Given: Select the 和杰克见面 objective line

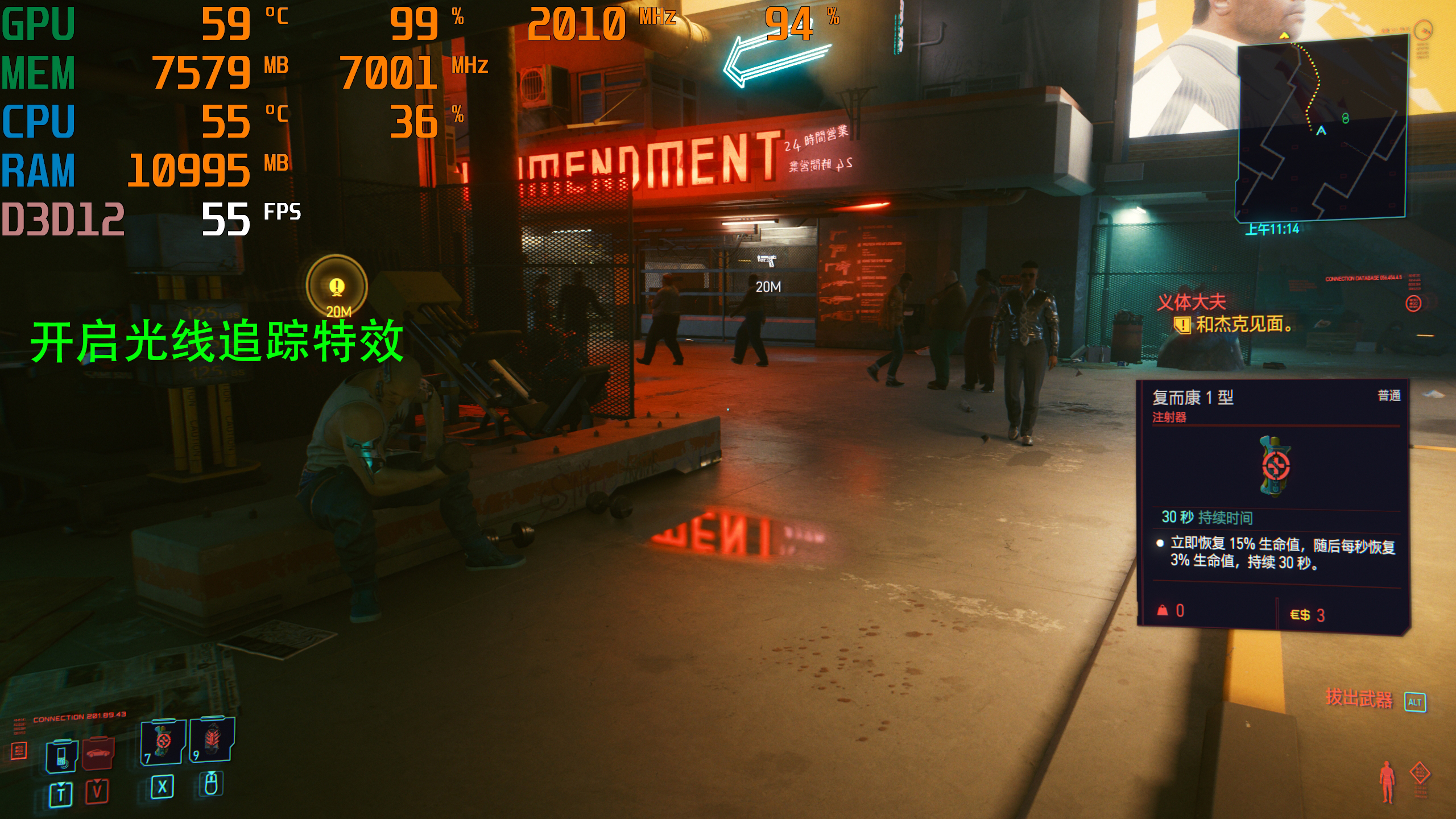Looking at the screenshot, I should (x=1243, y=325).
